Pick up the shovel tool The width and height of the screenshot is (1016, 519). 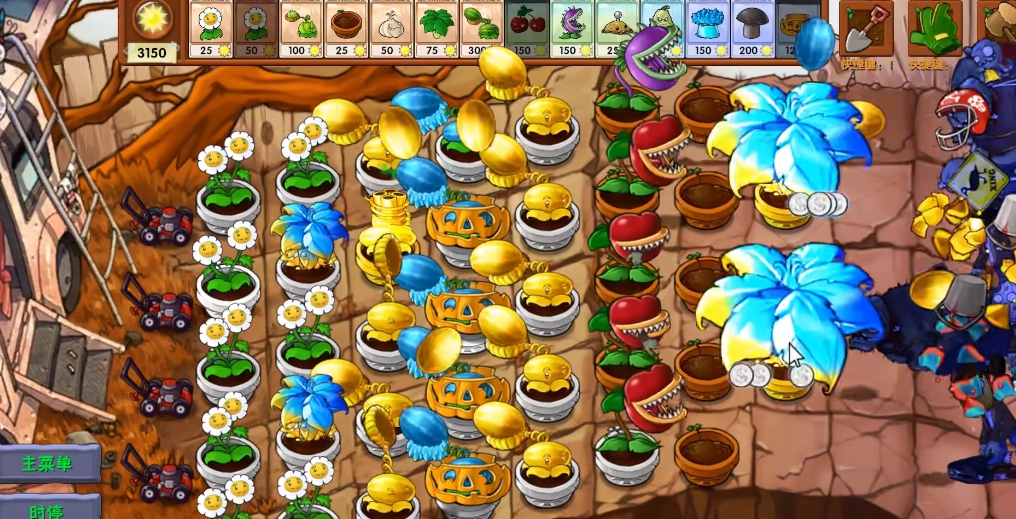click(865, 27)
